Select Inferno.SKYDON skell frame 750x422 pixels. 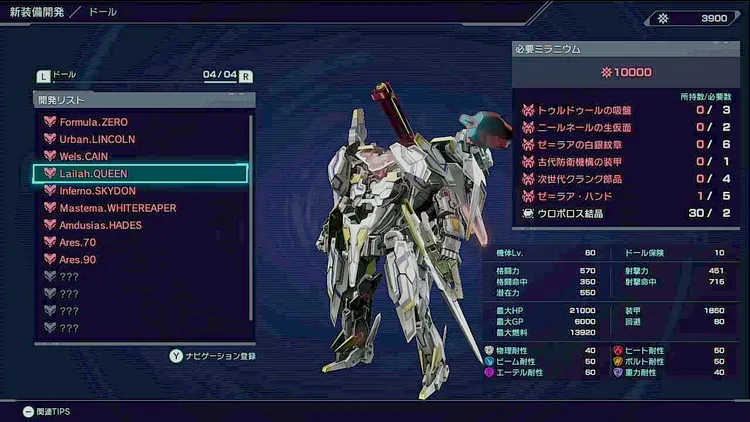pyautogui.click(x=98, y=191)
